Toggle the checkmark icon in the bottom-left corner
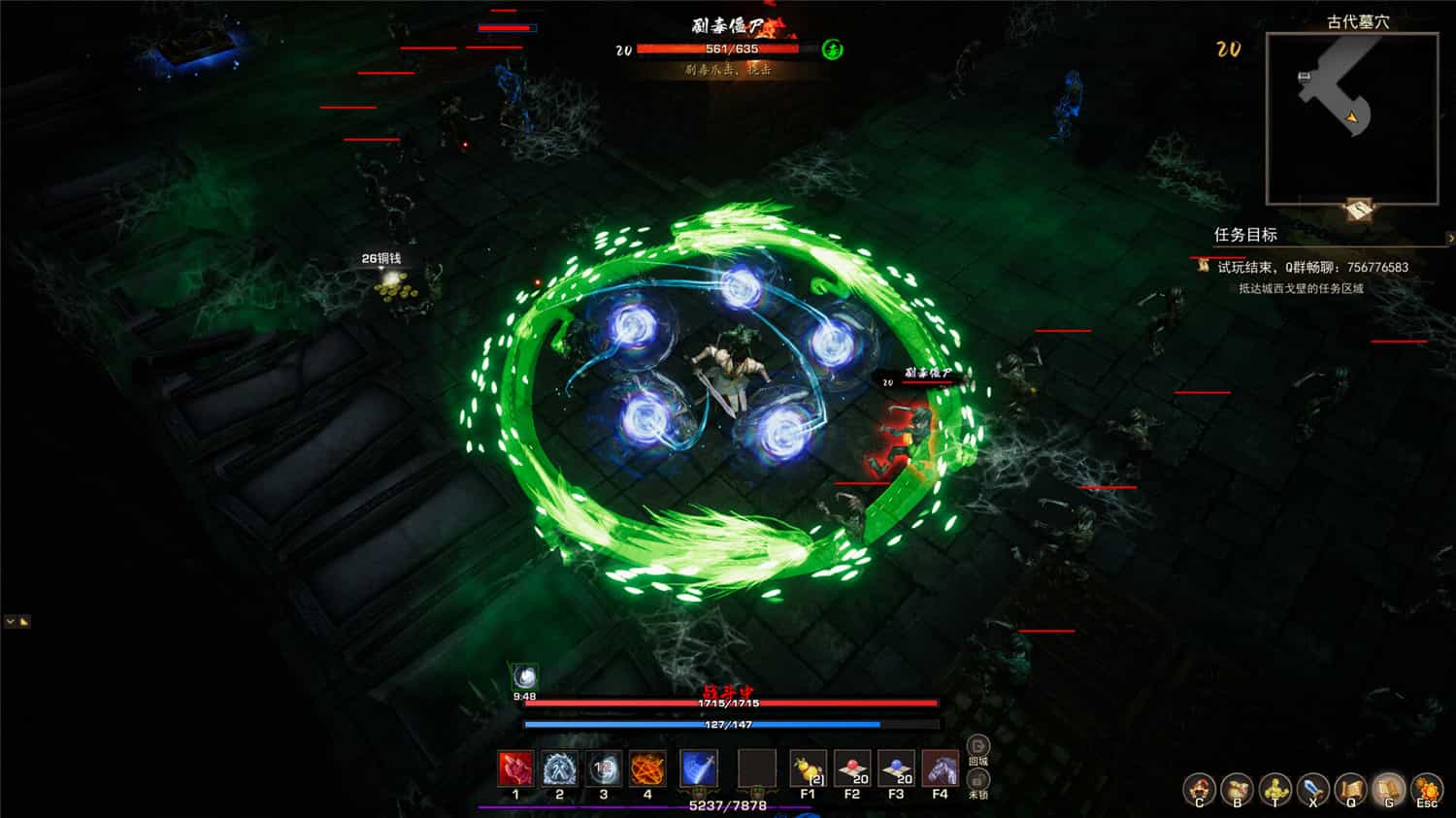Image resolution: width=1456 pixels, height=818 pixels. pyautogui.click(x=8, y=619)
